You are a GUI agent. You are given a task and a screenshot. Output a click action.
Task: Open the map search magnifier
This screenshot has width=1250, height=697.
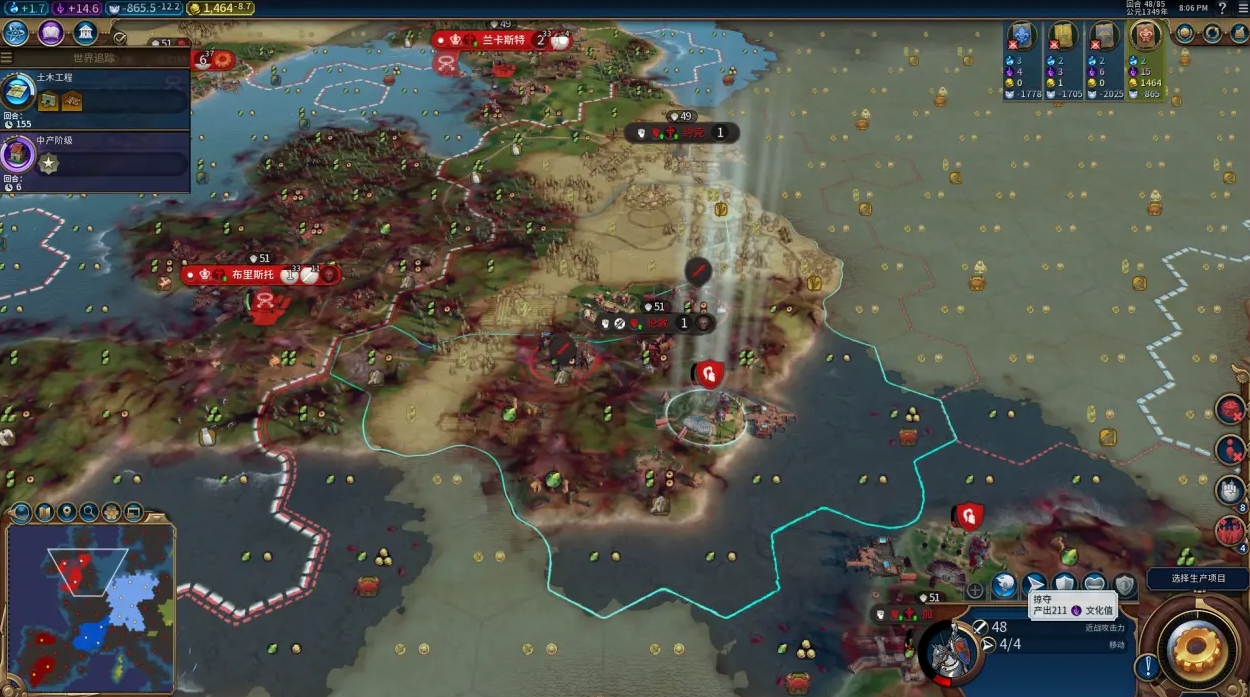(89, 513)
